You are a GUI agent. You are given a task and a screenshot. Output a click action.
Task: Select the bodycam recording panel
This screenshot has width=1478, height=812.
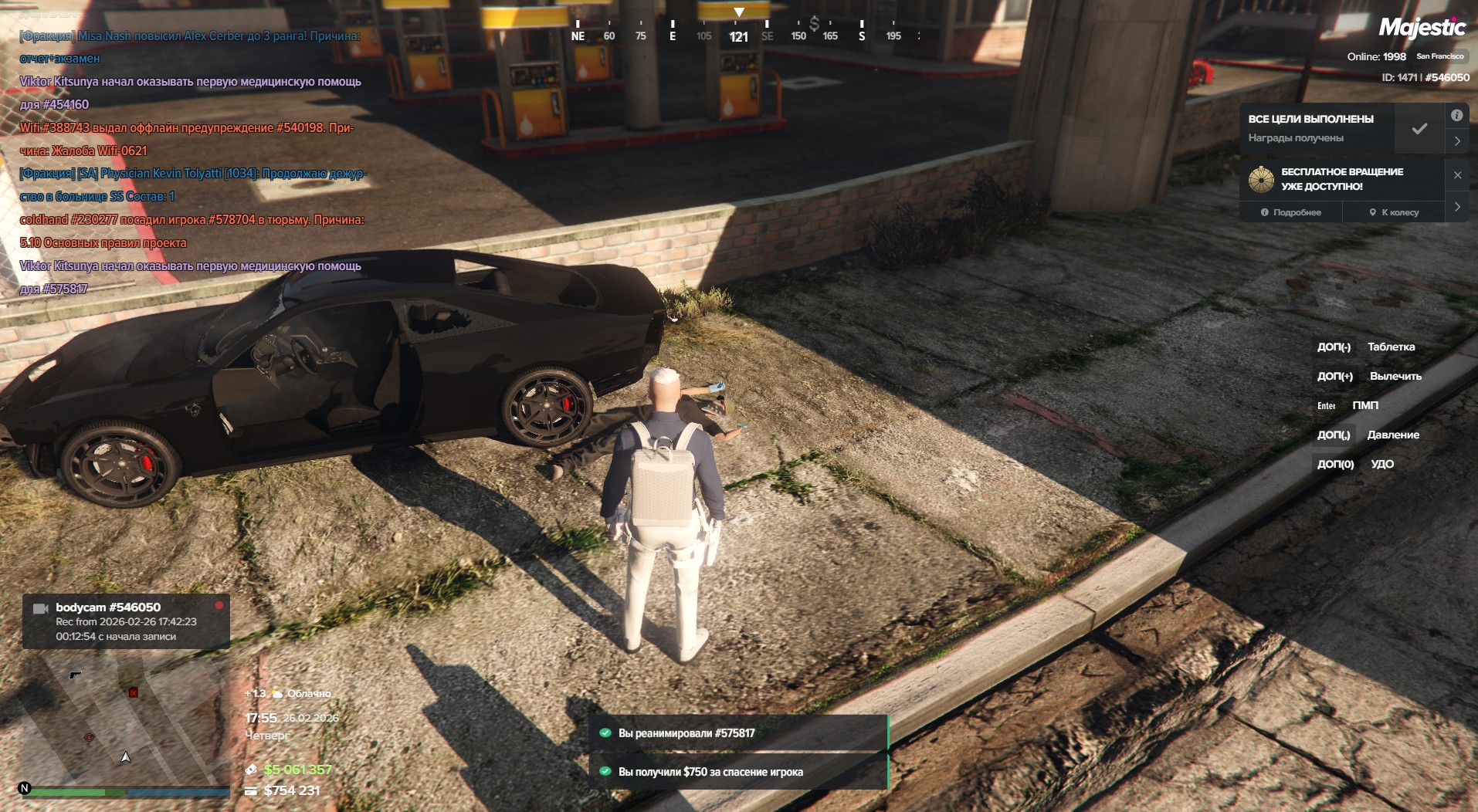point(126,621)
